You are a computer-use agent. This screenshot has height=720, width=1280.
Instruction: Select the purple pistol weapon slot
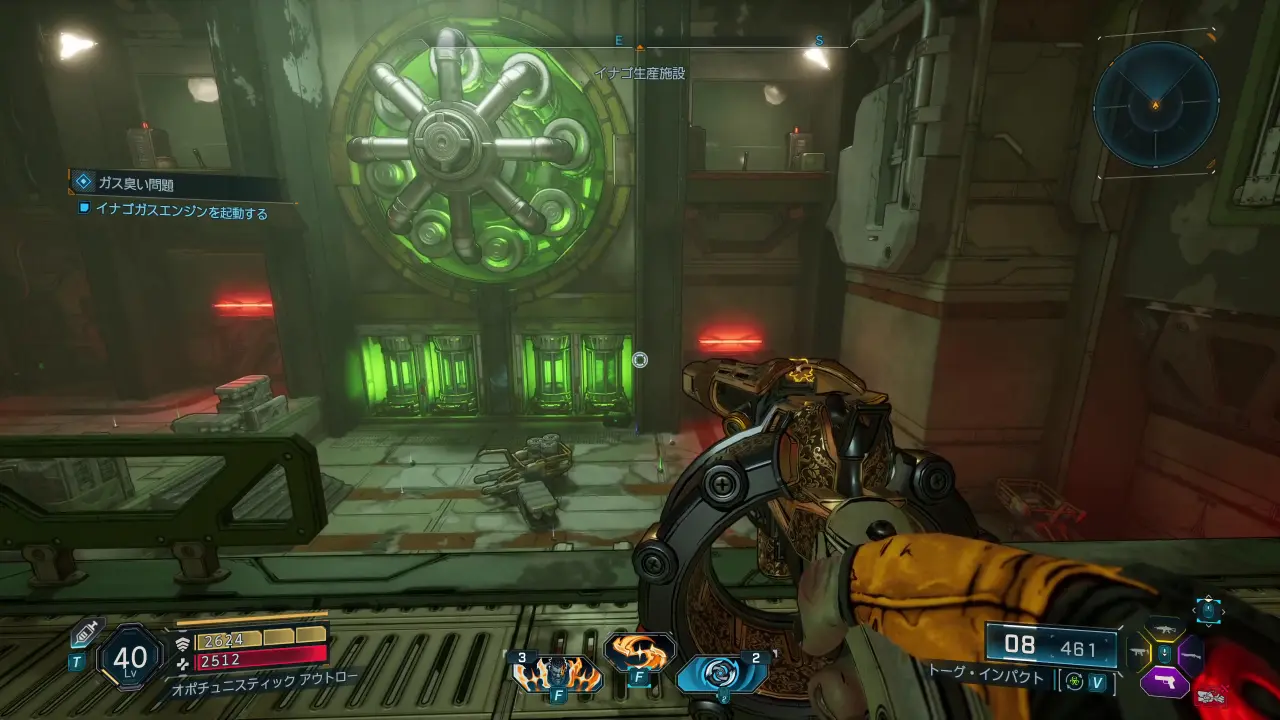[x=1164, y=683]
